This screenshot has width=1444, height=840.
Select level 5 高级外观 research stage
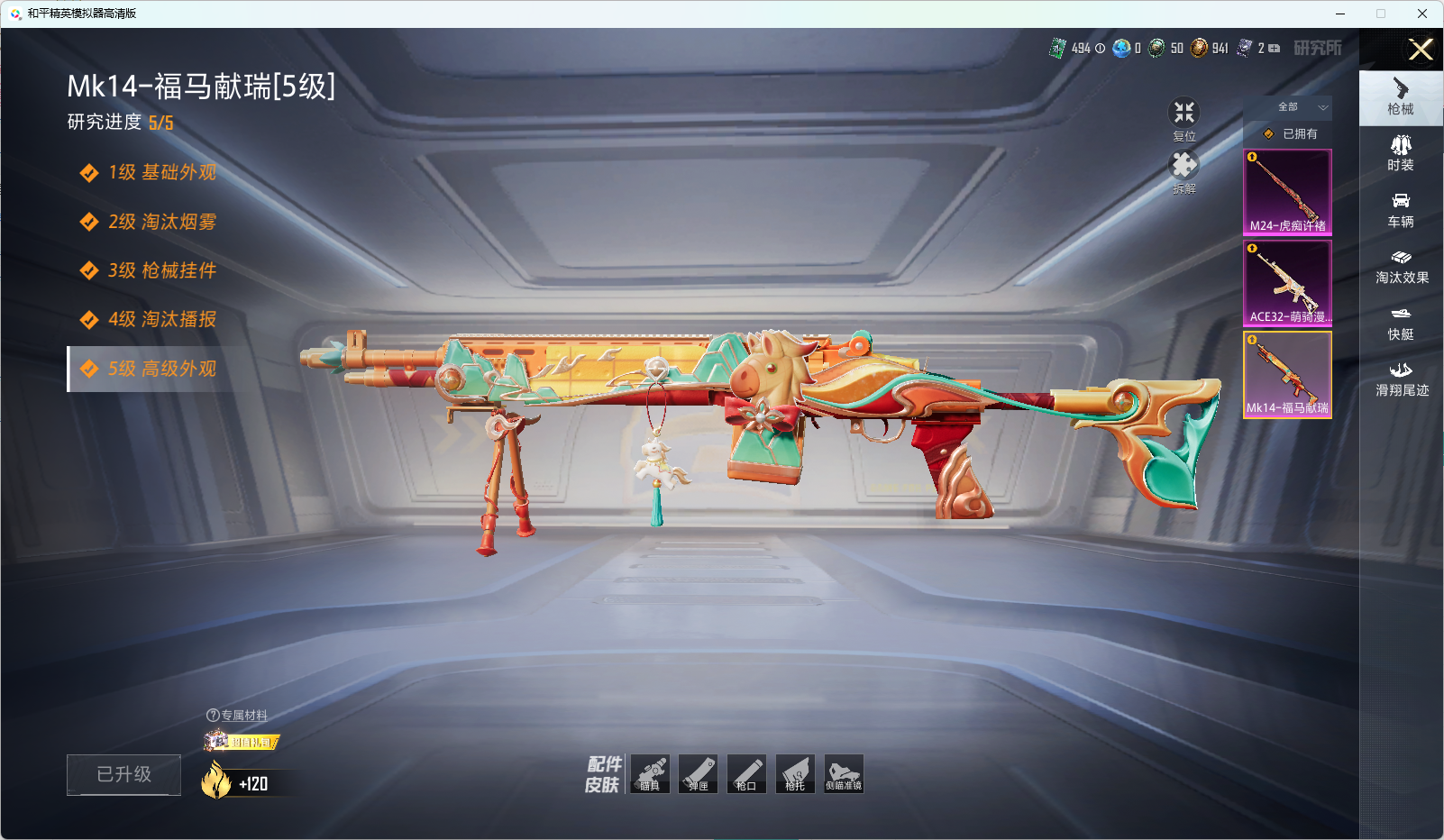click(x=162, y=369)
